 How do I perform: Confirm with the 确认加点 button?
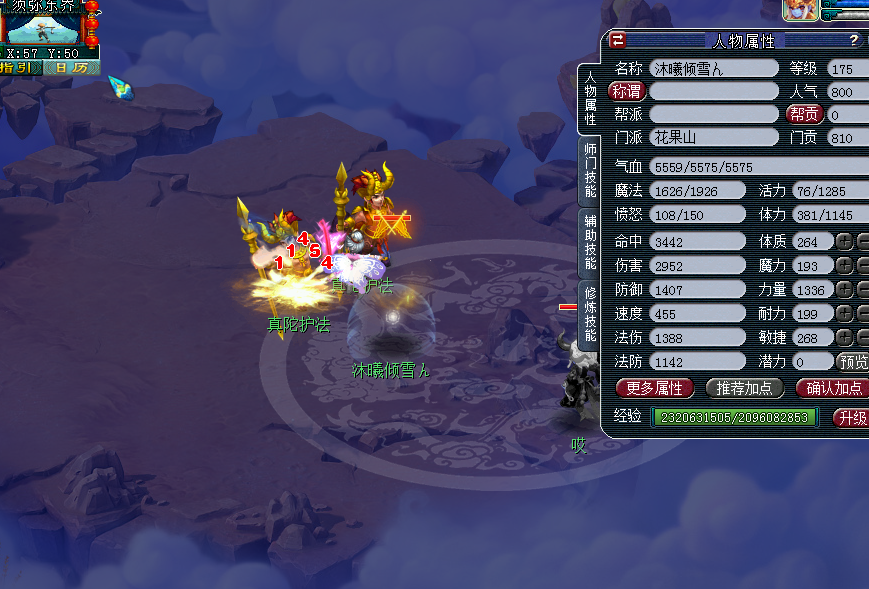(x=832, y=388)
